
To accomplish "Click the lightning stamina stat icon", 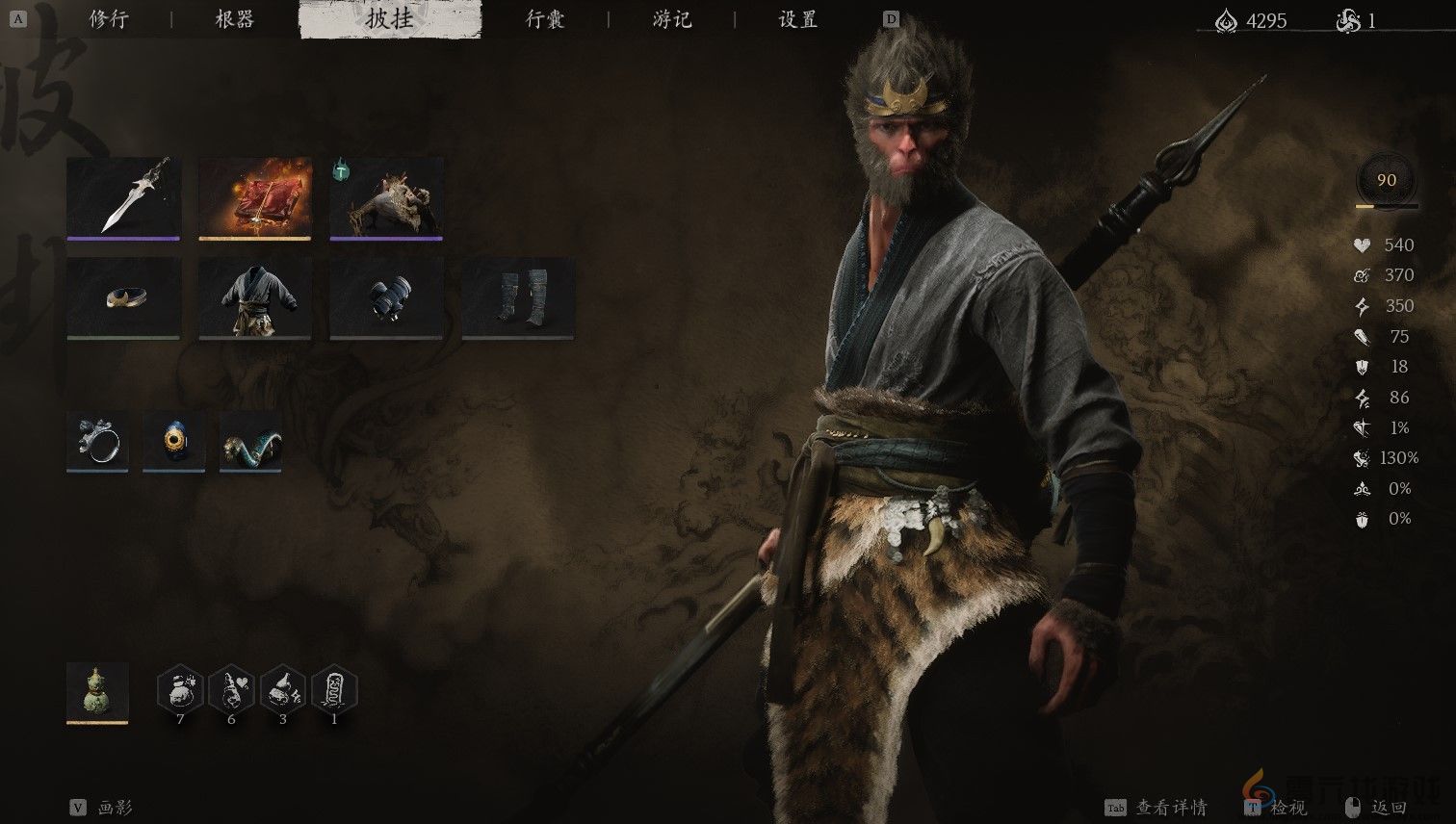I will (1361, 305).
